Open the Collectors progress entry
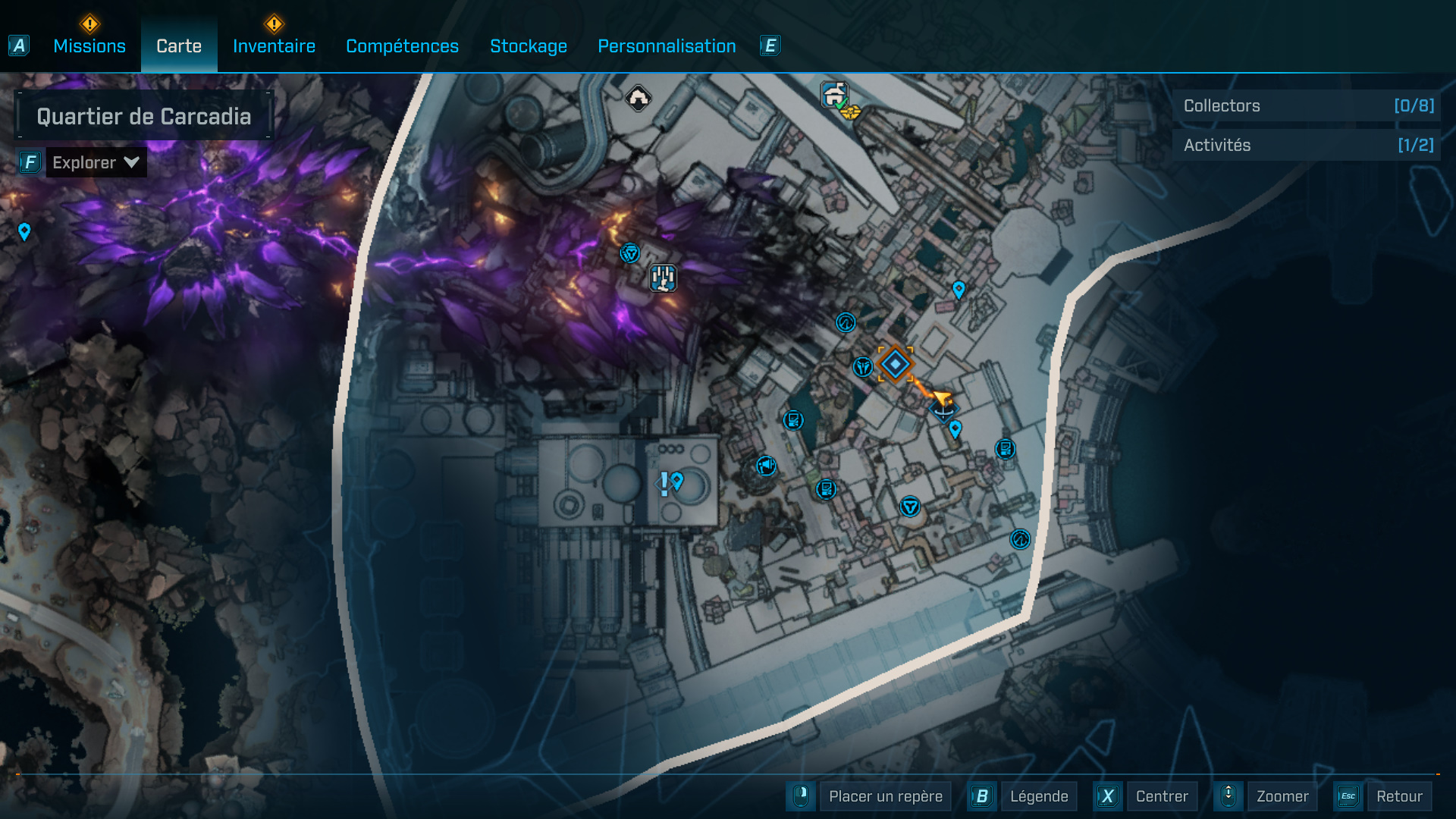The height and width of the screenshot is (819, 1456). (1304, 105)
